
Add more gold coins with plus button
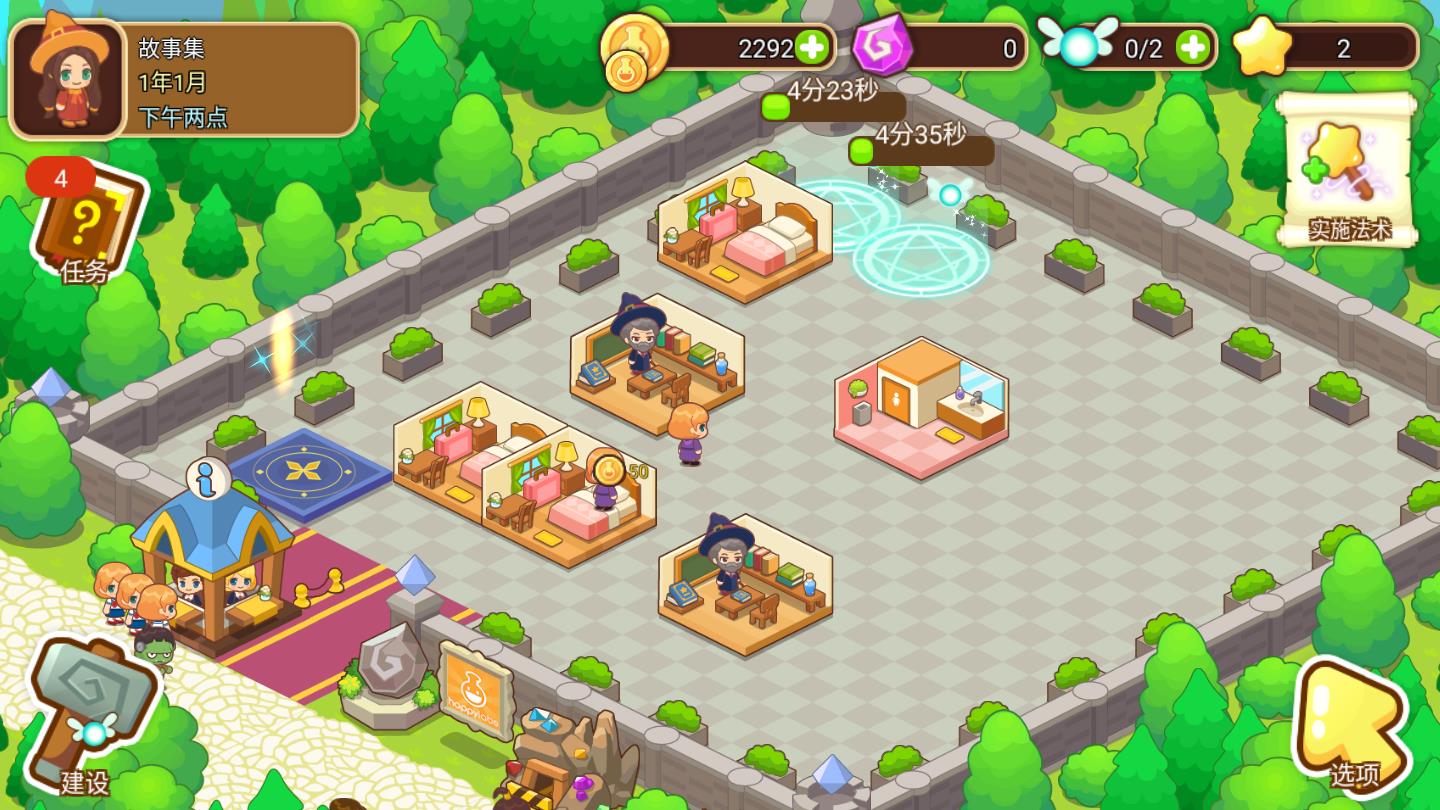pos(812,47)
